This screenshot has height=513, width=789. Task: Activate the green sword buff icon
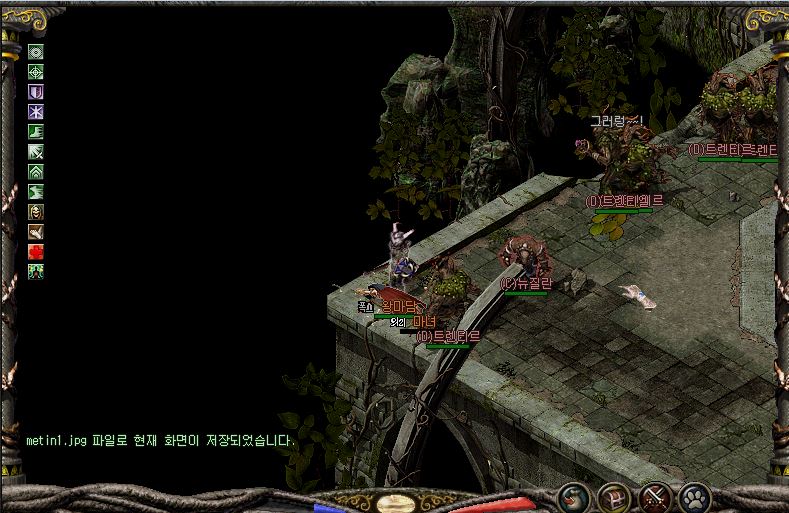(36, 152)
